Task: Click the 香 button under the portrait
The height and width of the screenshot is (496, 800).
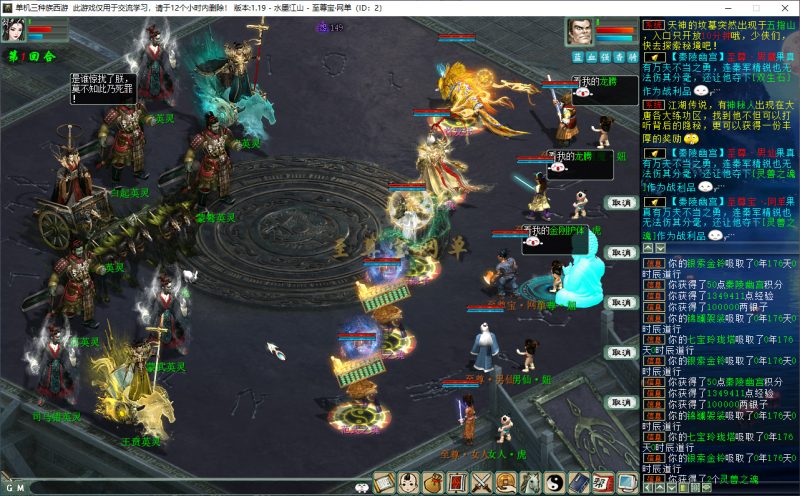Action: pyautogui.click(x=618, y=57)
